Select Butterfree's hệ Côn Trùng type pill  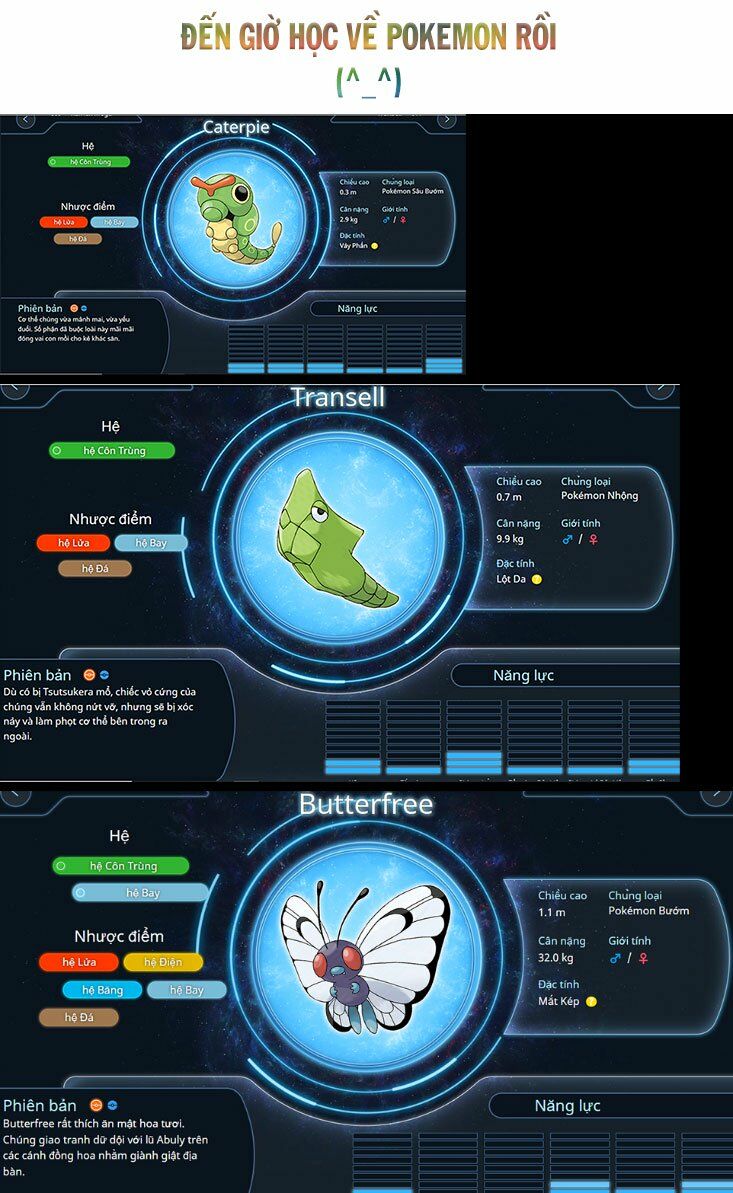tap(120, 866)
